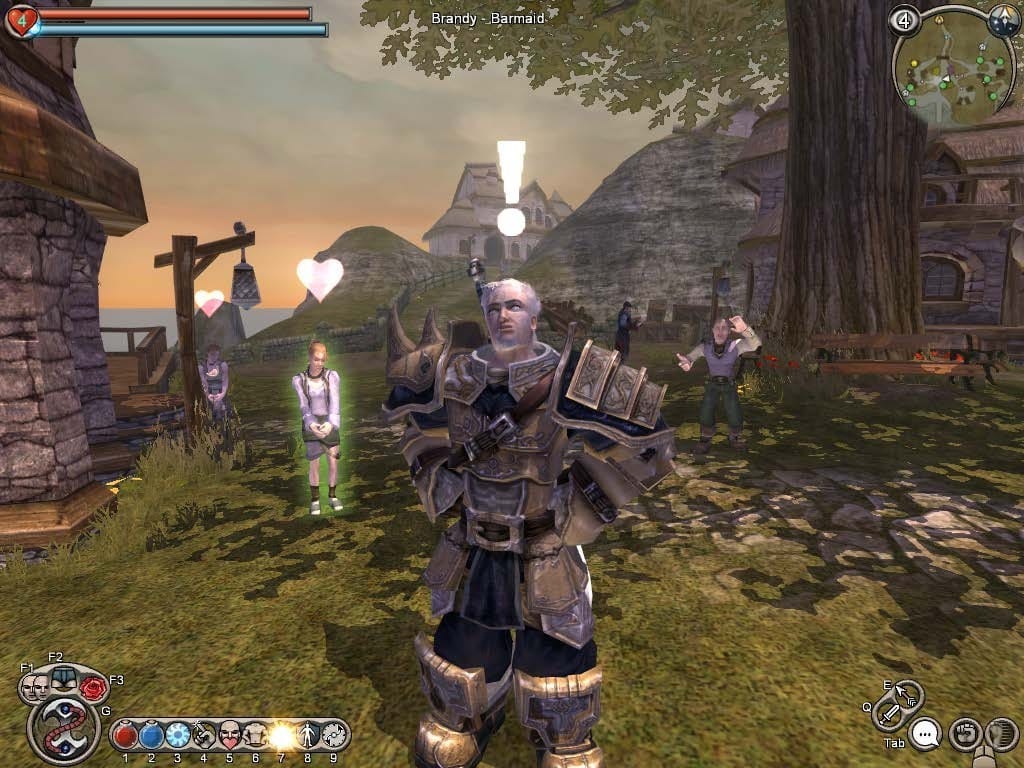1024x768 pixels.
Task: Click the grey circular clock-like icon
Action: click(x=333, y=736)
